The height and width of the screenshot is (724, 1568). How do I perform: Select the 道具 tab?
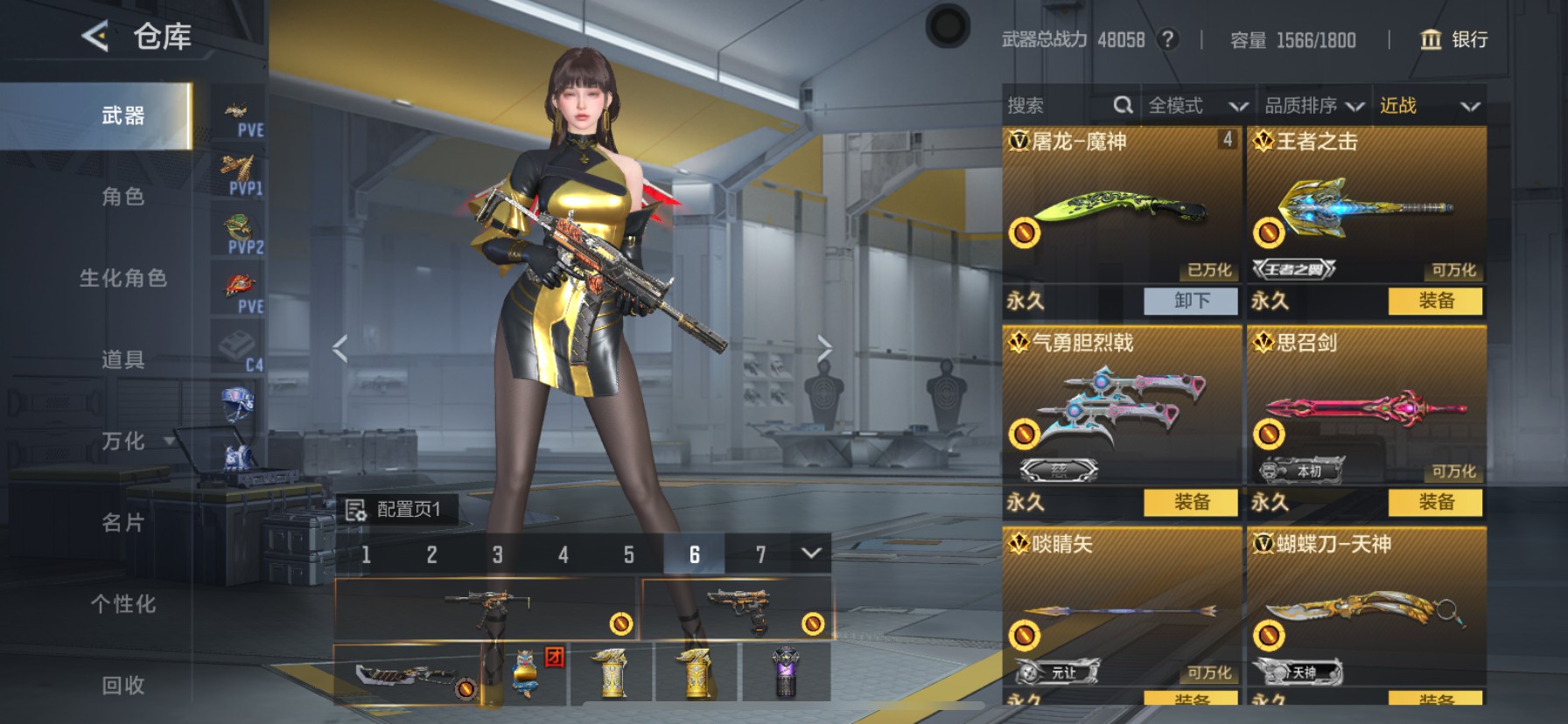122,359
